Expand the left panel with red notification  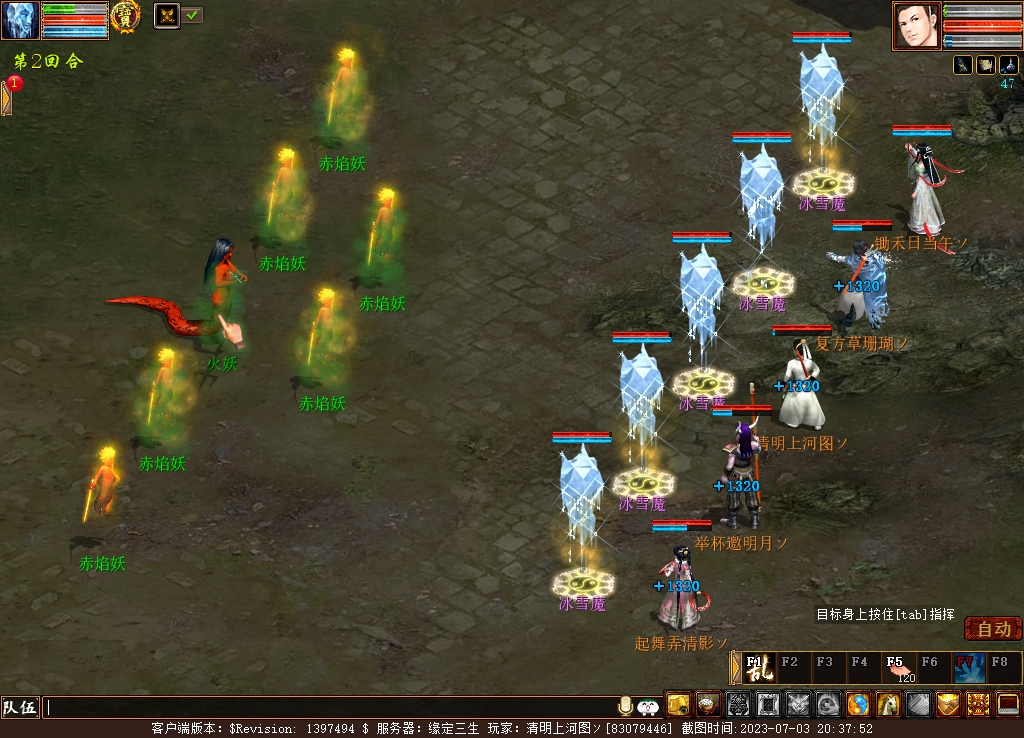pos(7,97)
